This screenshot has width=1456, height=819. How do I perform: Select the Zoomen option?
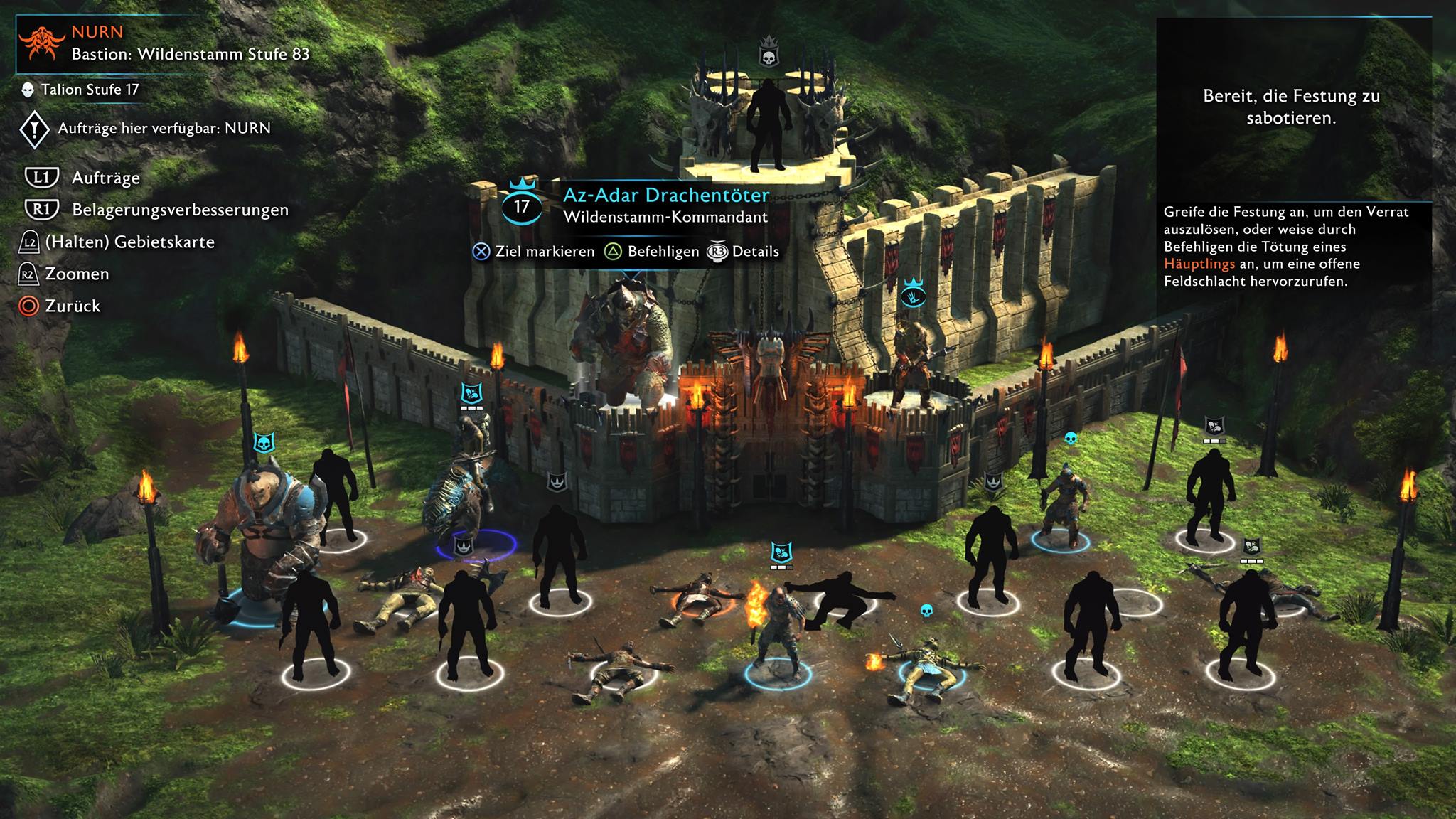77,274
